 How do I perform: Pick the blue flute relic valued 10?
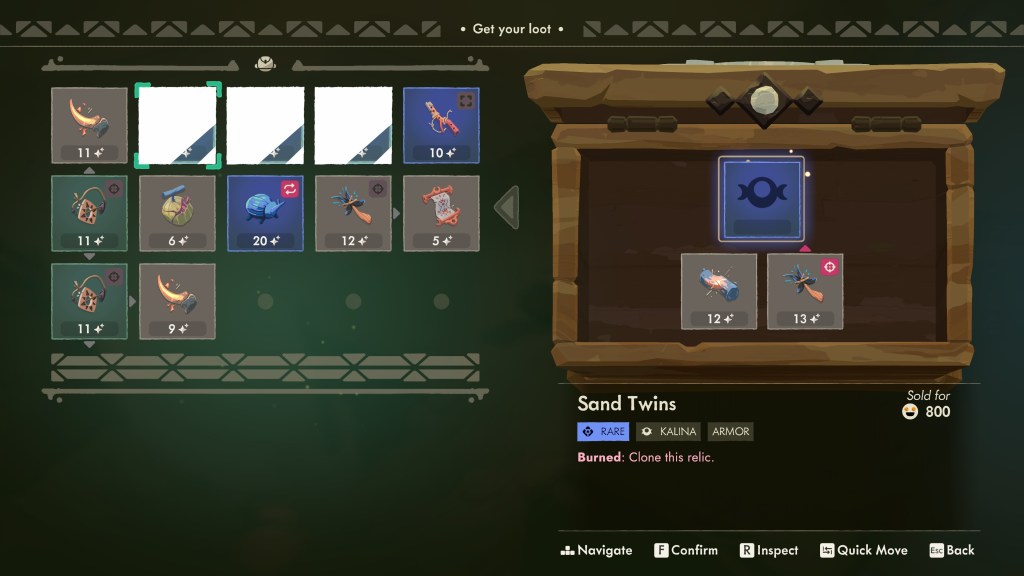click(x=441, y=125)
